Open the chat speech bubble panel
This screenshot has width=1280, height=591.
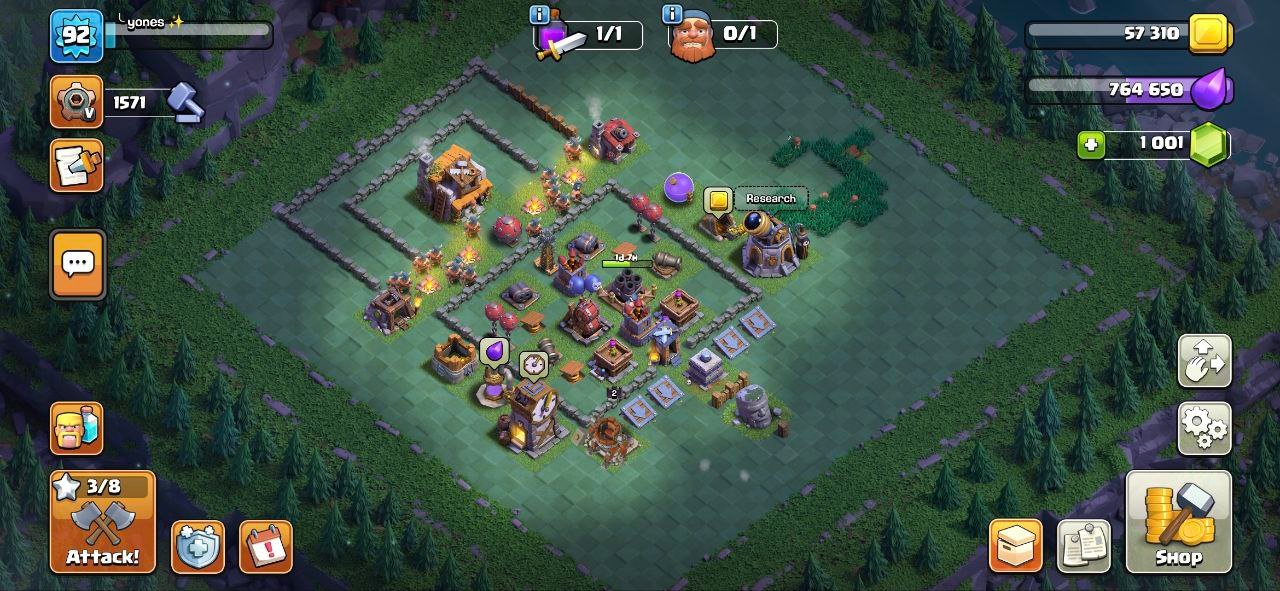(77, 264)
